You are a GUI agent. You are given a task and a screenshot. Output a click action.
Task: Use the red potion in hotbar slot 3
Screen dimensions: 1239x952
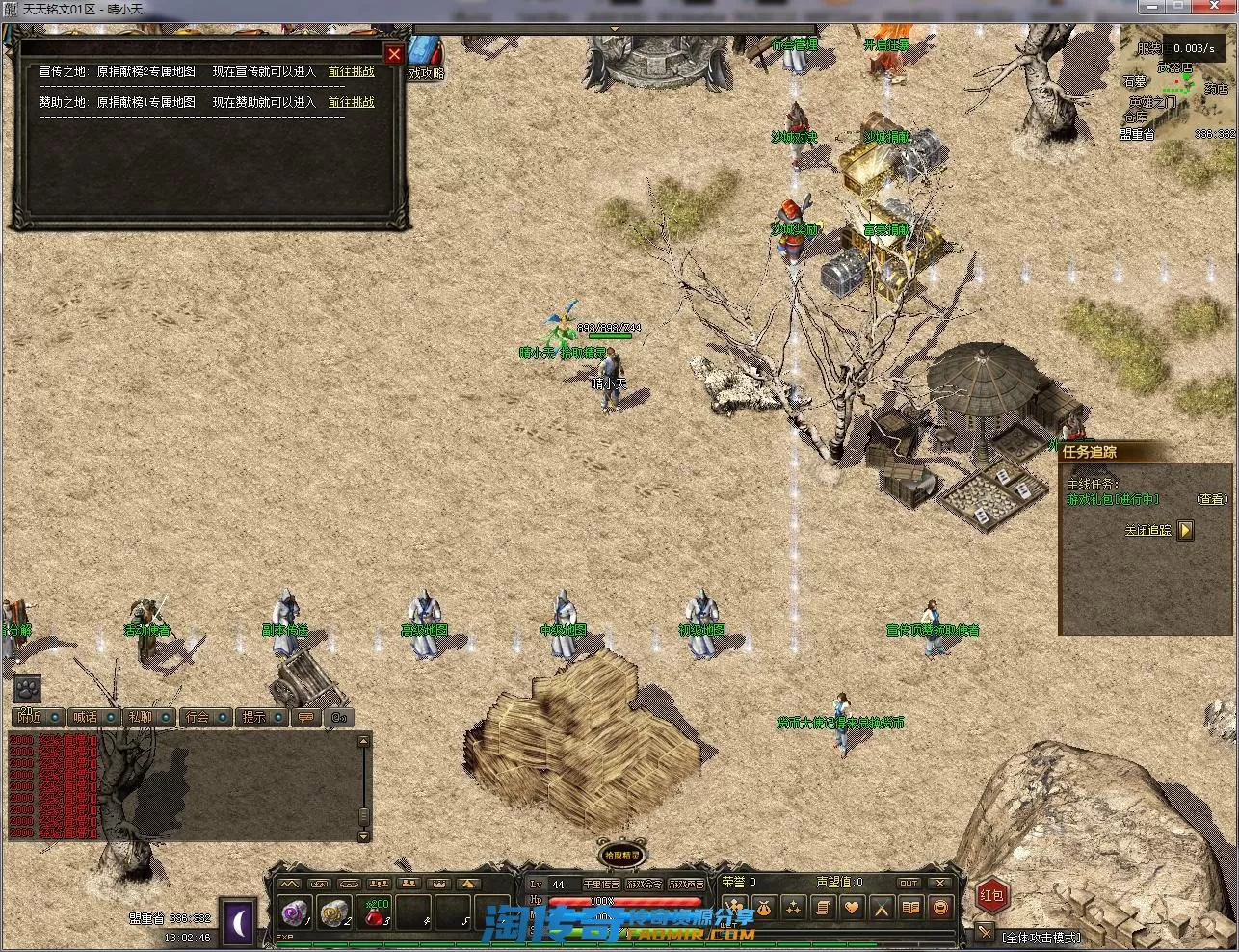tap(375, 912)
